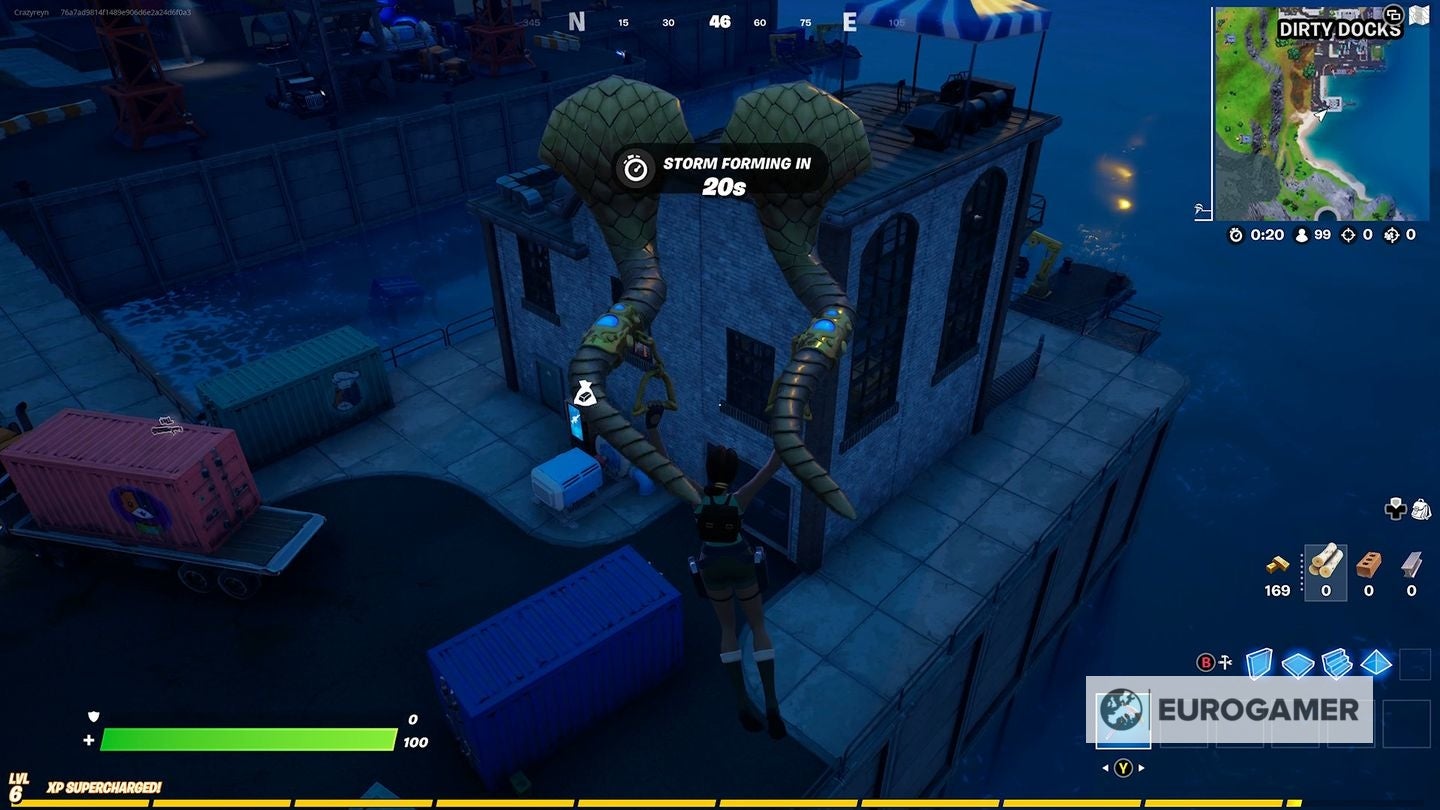This screenshot has height=810, width=1440.
Task: Select the roof build piece icon
Action: [1376, 664]
